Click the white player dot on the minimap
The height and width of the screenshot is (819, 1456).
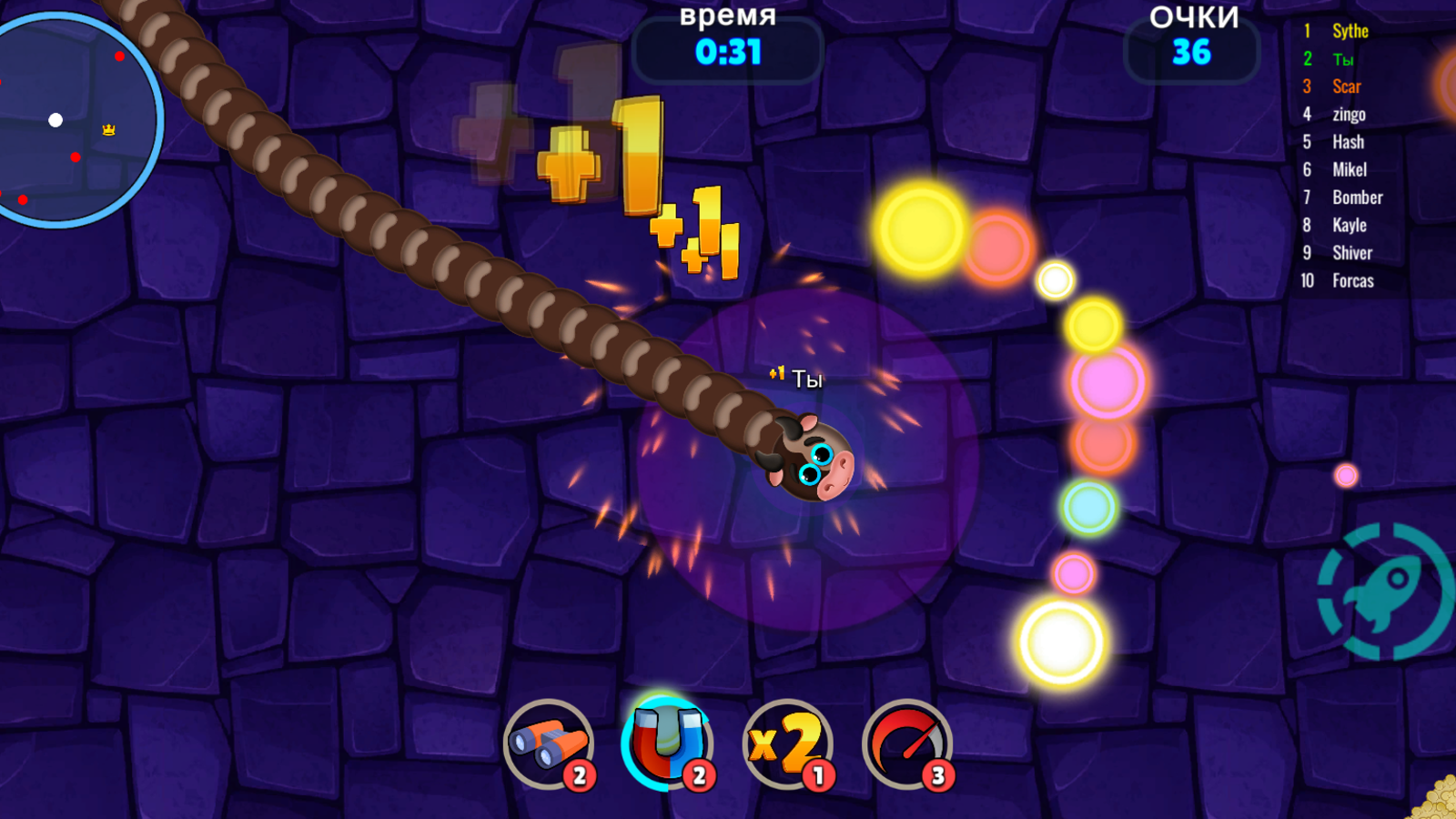tap(55, 119)
